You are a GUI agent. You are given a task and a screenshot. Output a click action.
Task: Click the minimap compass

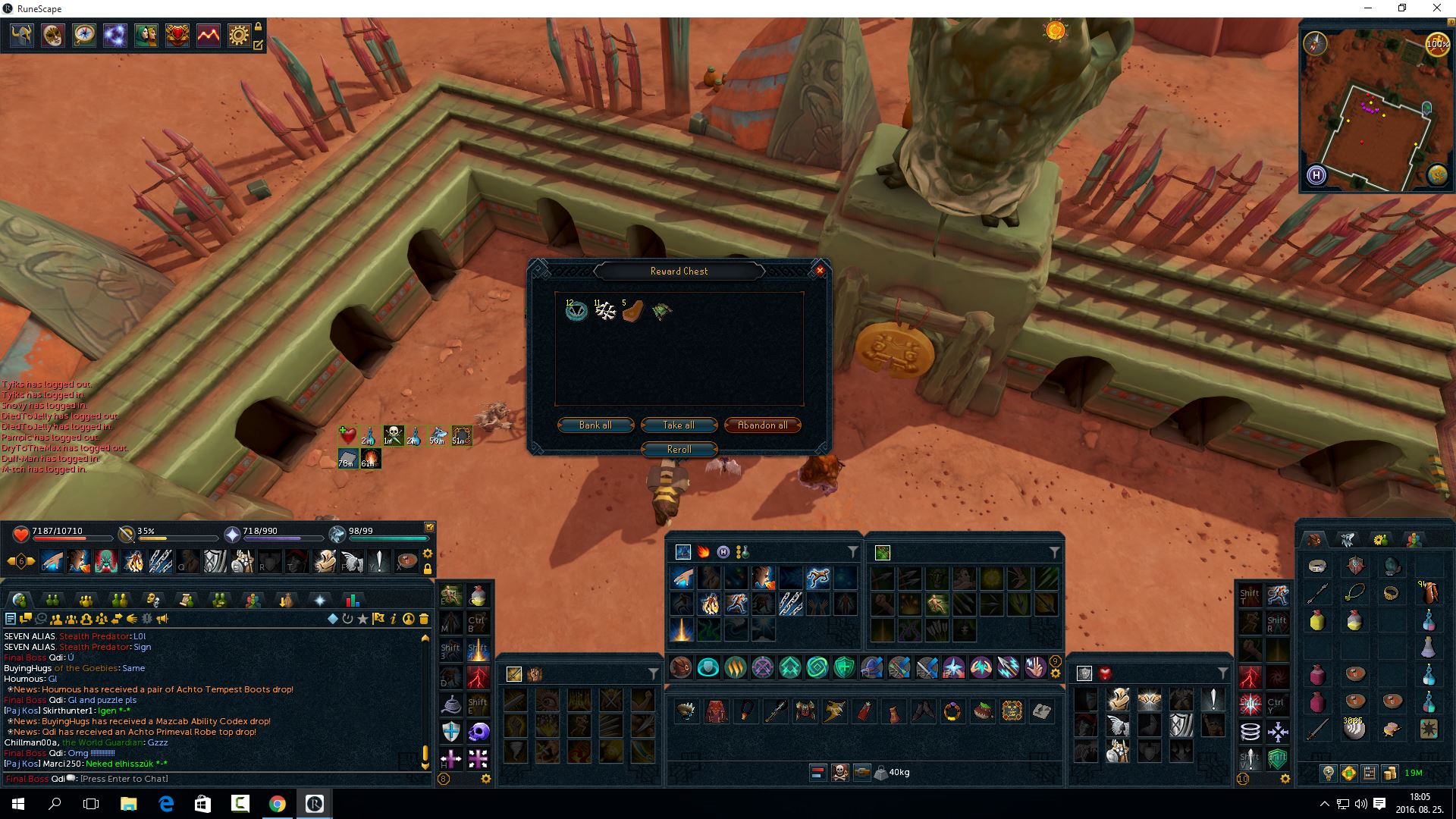[1316, 43]
